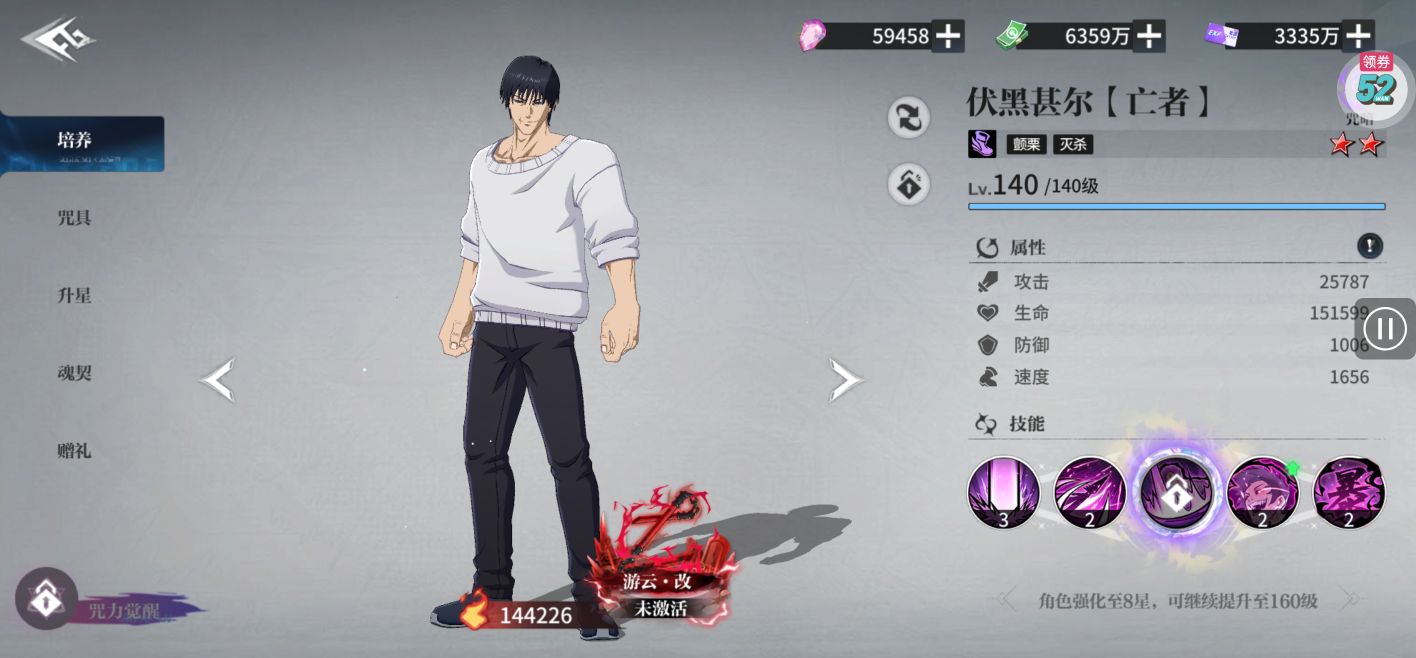
Task: Open the 咒具 tab
Action: point(75,218)
